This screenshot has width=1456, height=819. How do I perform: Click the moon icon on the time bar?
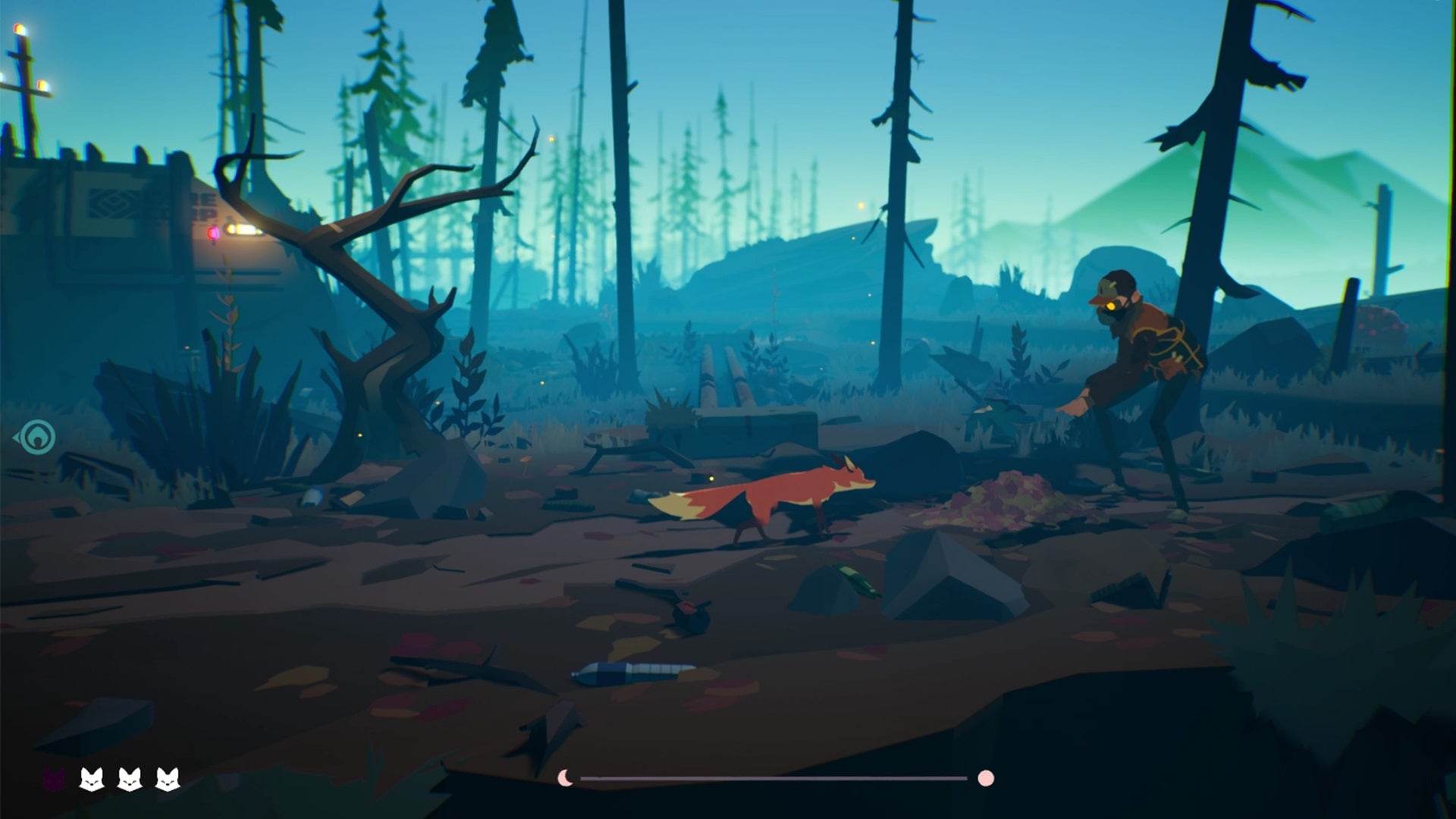pos(564,777)
